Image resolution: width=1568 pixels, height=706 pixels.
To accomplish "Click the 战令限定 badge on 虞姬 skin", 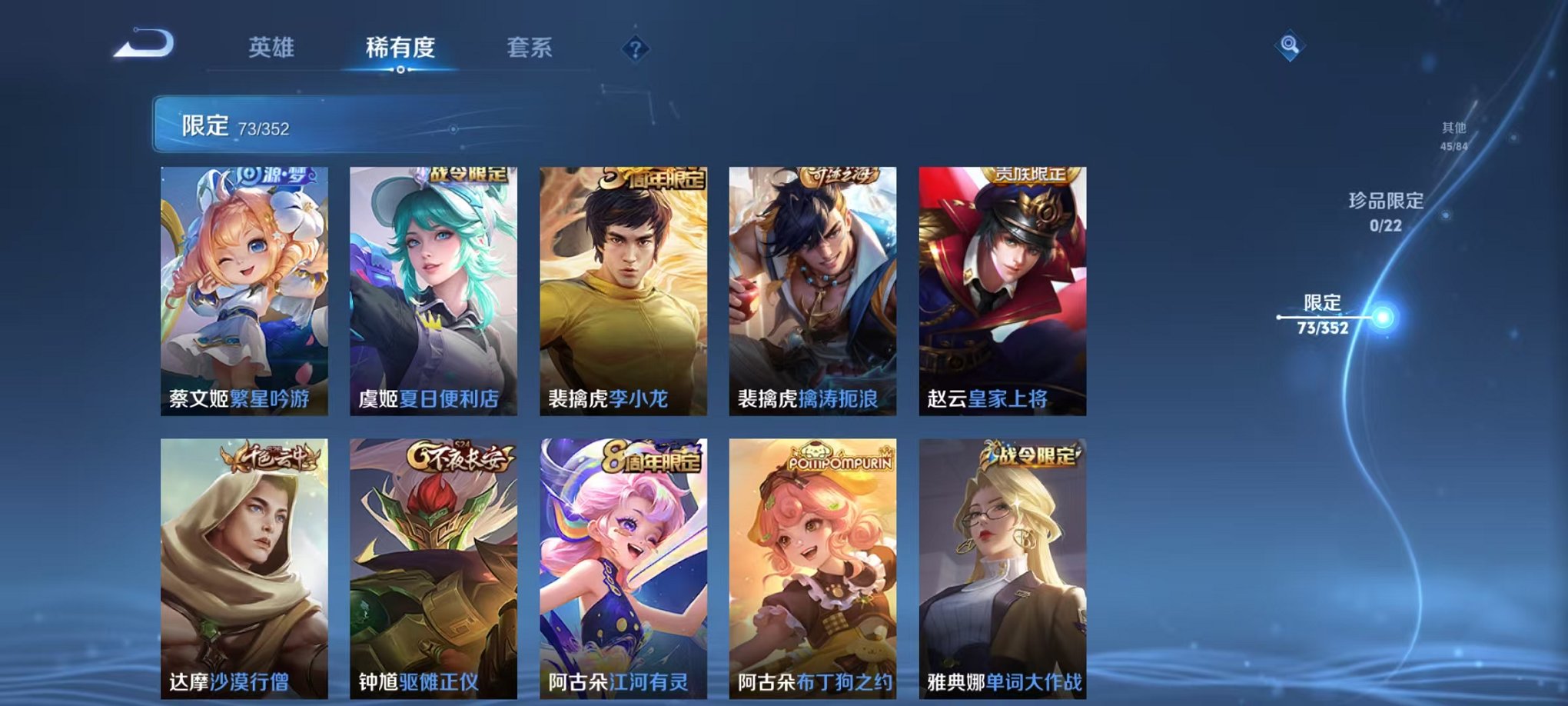I will pos(469,175).
